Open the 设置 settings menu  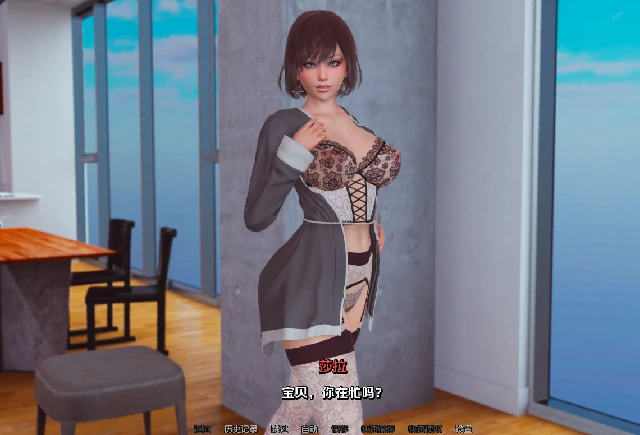463,429
